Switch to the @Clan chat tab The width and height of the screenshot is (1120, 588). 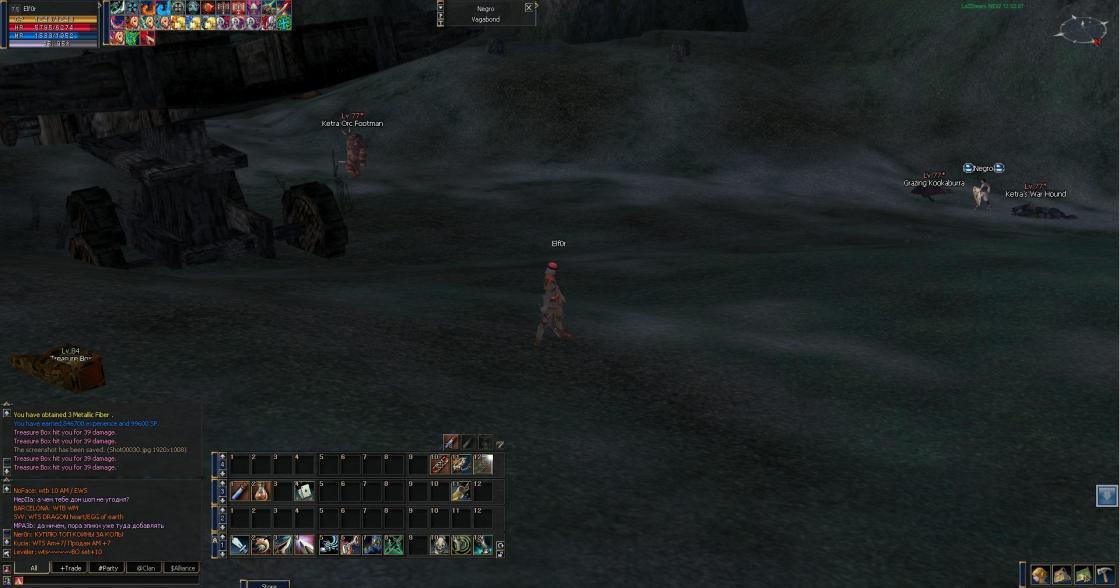[x=144, y=568]
